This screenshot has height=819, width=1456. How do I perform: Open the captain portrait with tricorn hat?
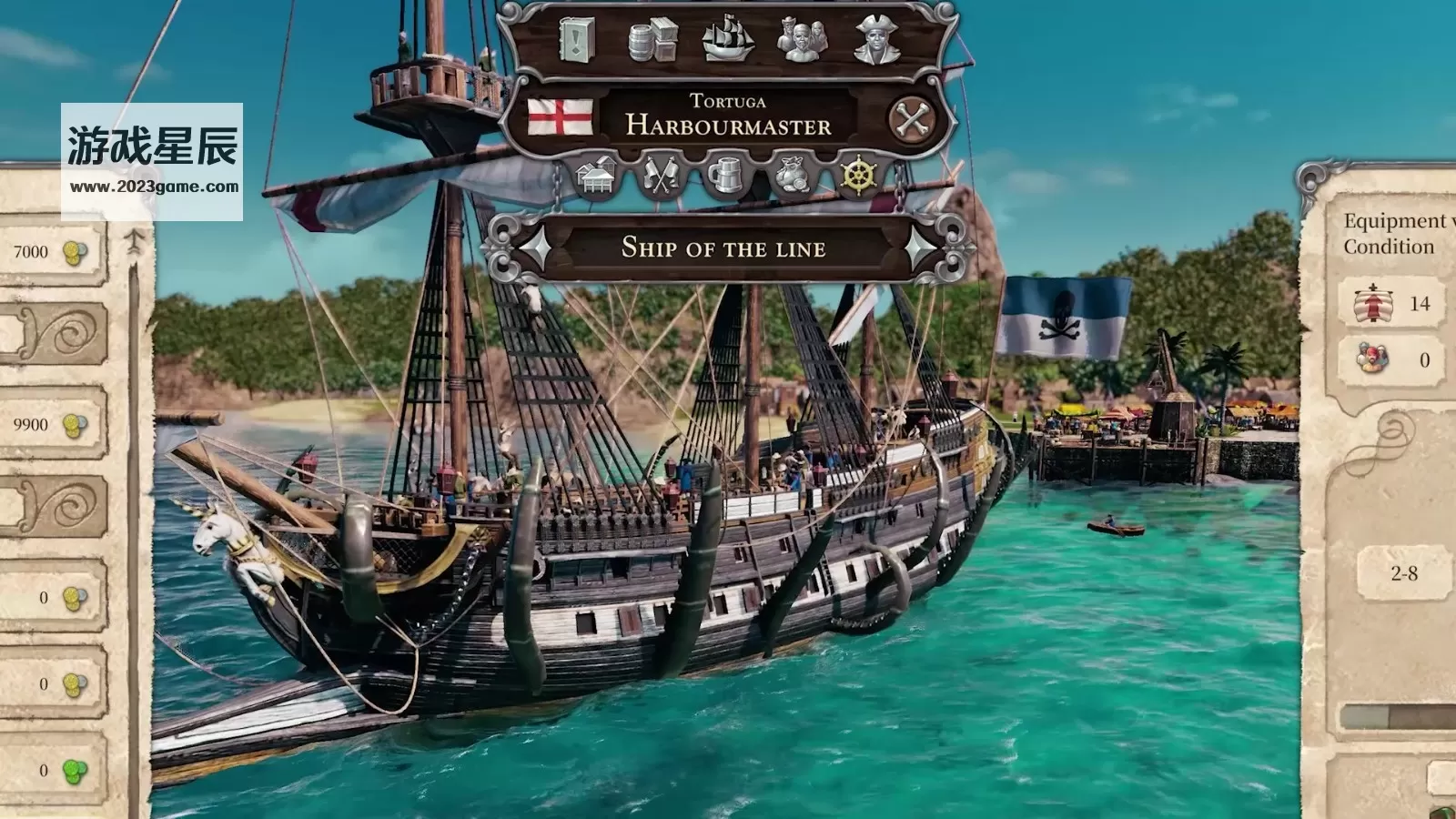pos(876,39)
